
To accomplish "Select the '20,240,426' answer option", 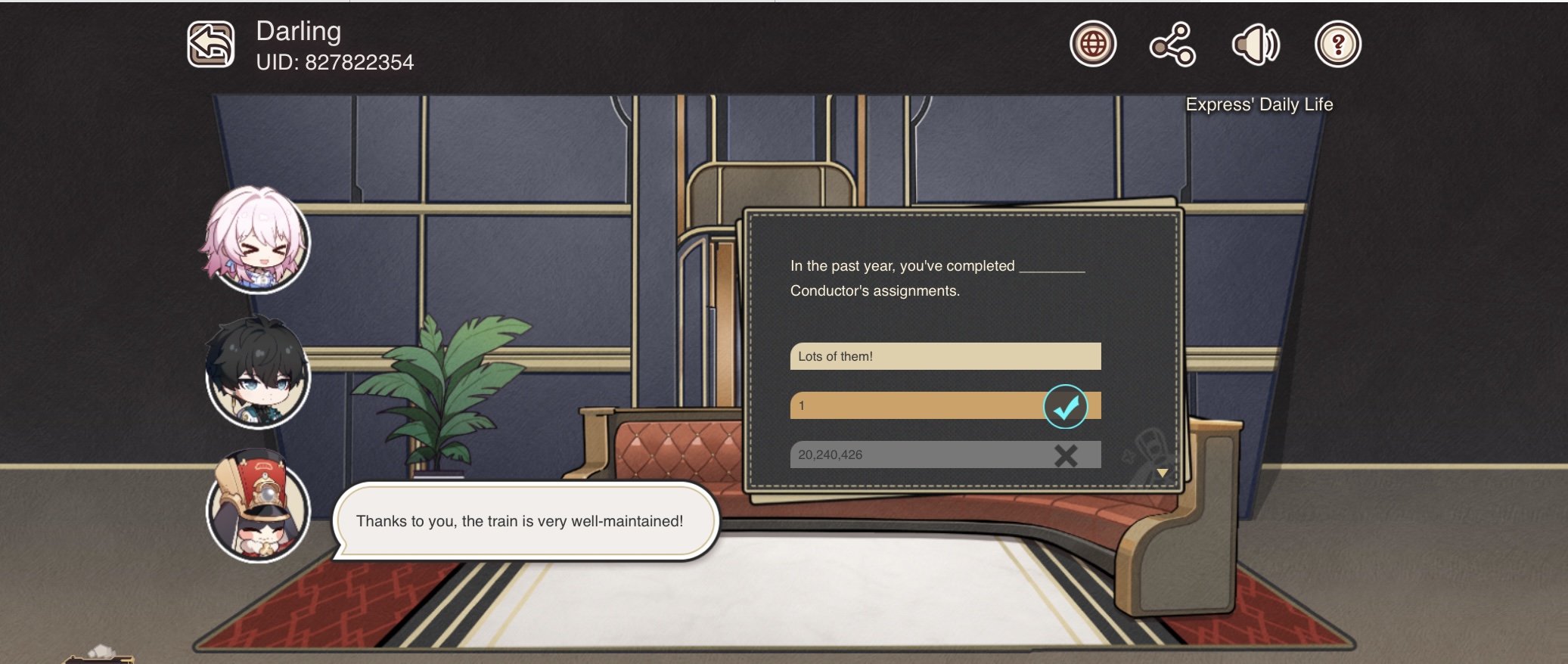I will [x=930, y=455].
